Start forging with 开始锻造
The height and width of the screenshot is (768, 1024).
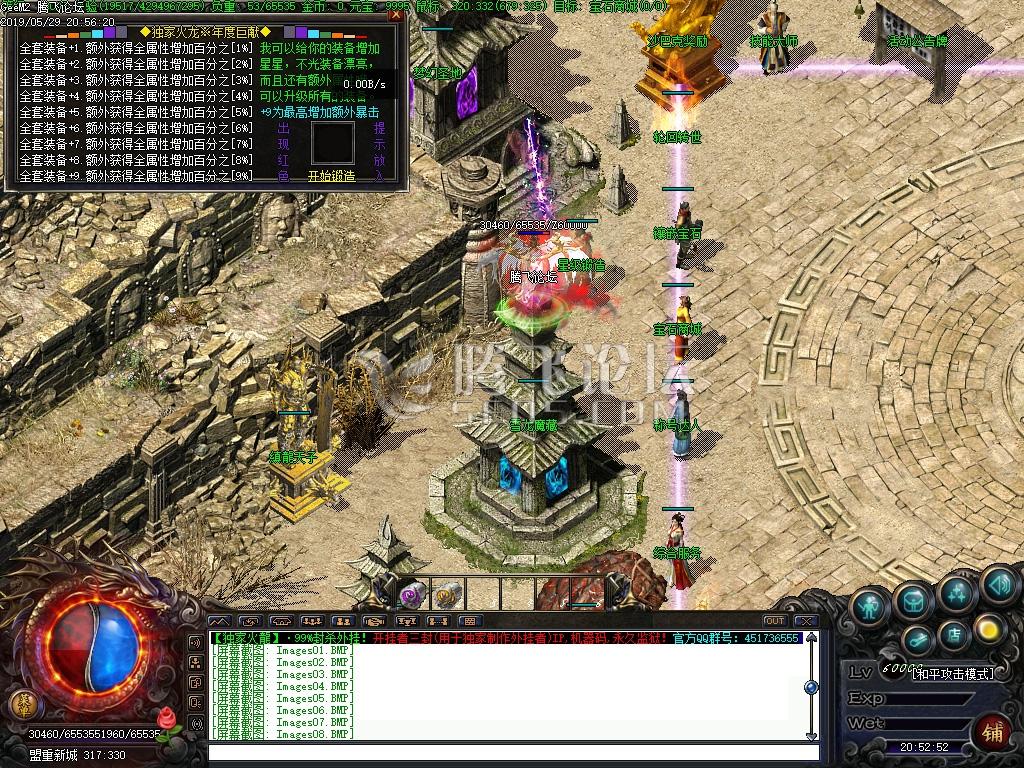(x=331, y=176)
